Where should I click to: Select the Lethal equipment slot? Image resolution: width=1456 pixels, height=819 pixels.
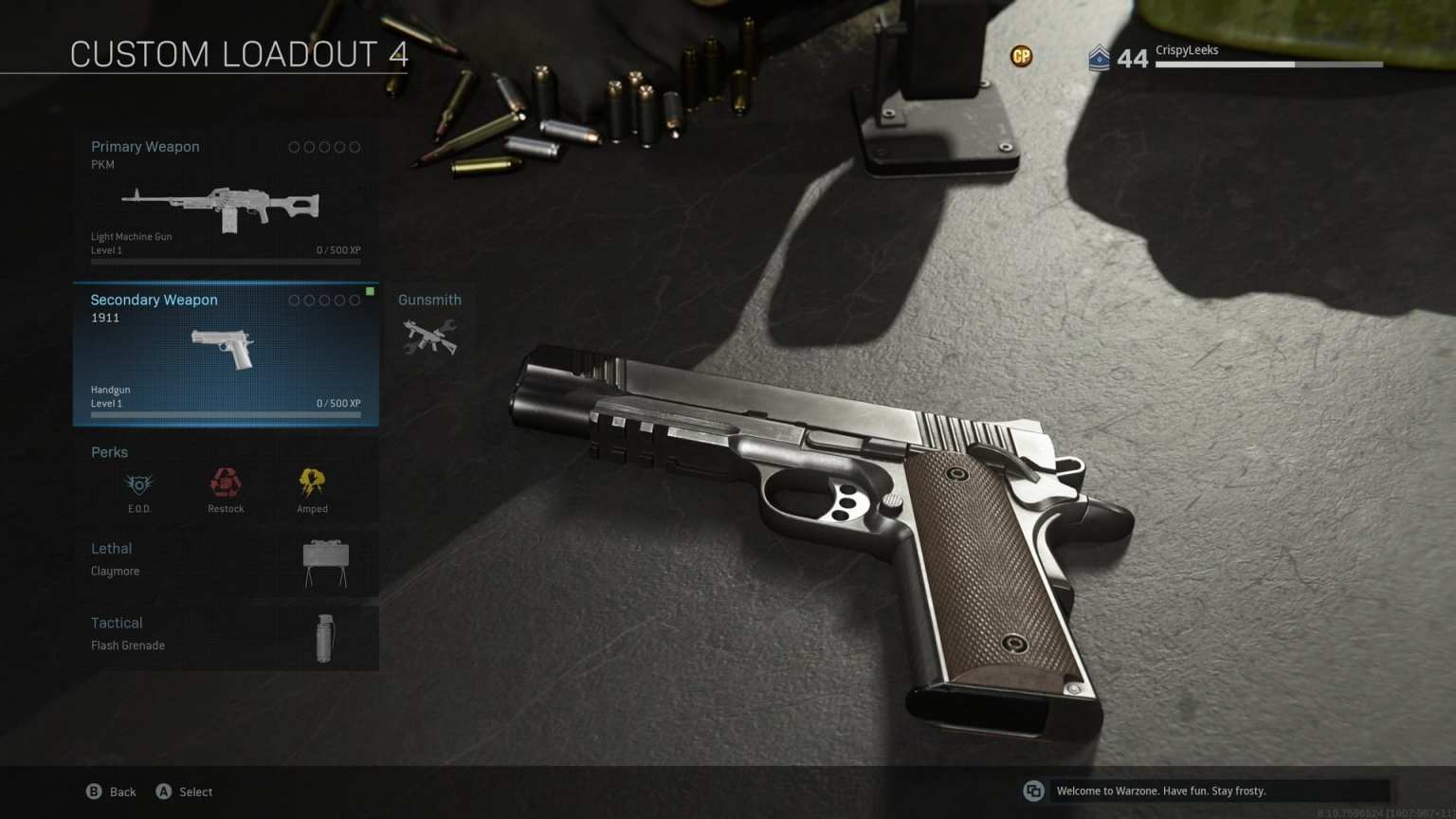tap(112, 548)
